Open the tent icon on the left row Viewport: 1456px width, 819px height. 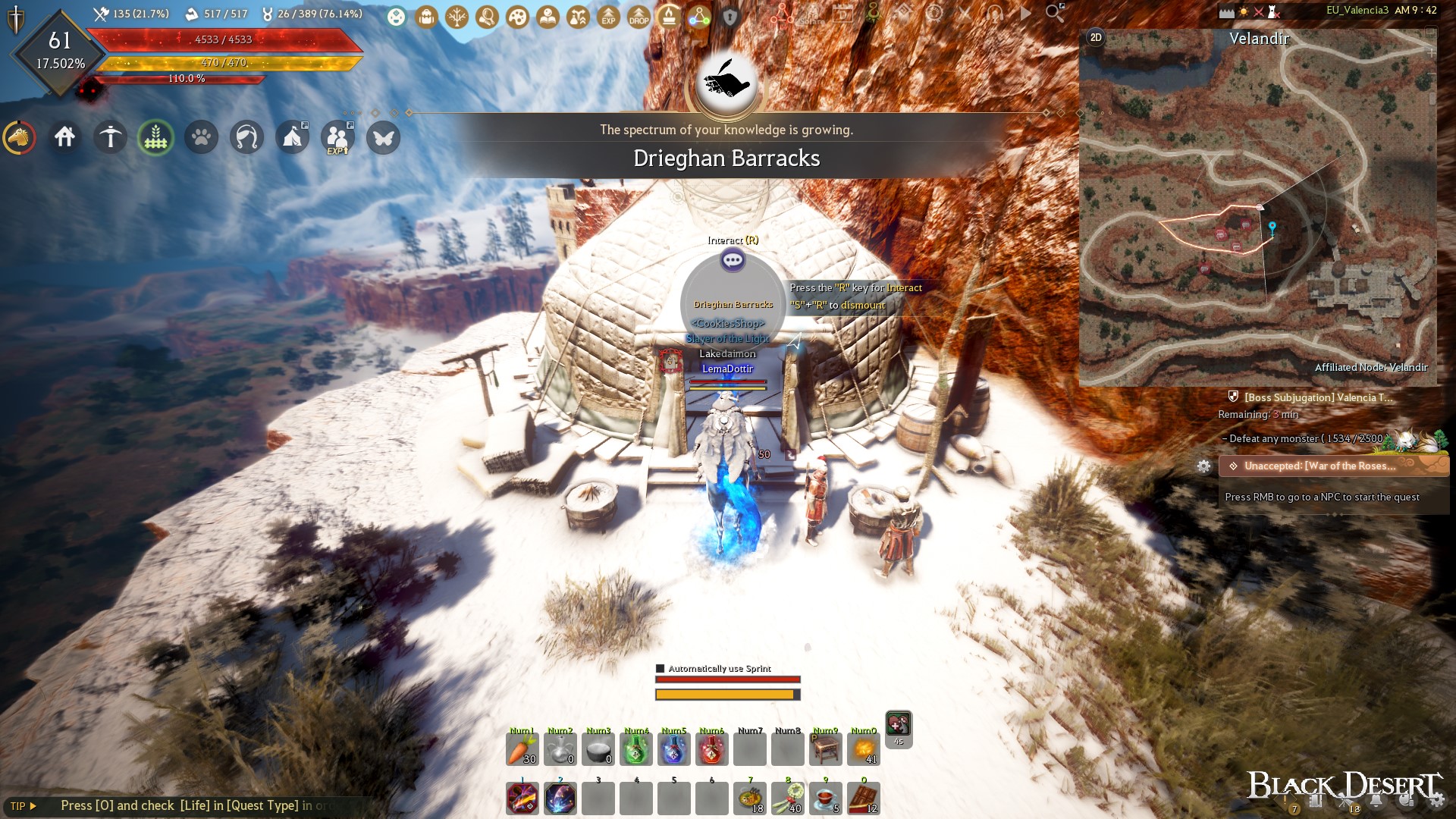[x=293, y=138]
